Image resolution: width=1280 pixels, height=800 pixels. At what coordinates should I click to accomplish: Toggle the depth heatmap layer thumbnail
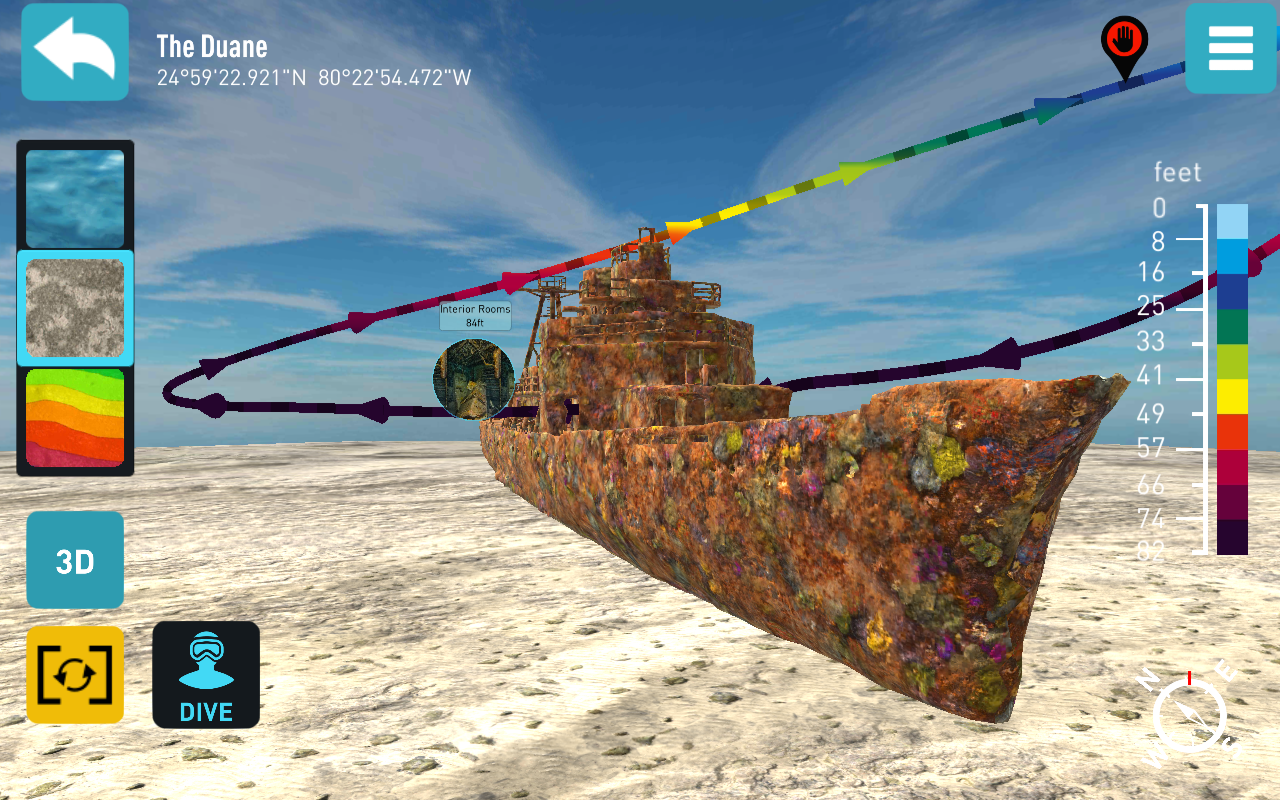coord(74,417)
